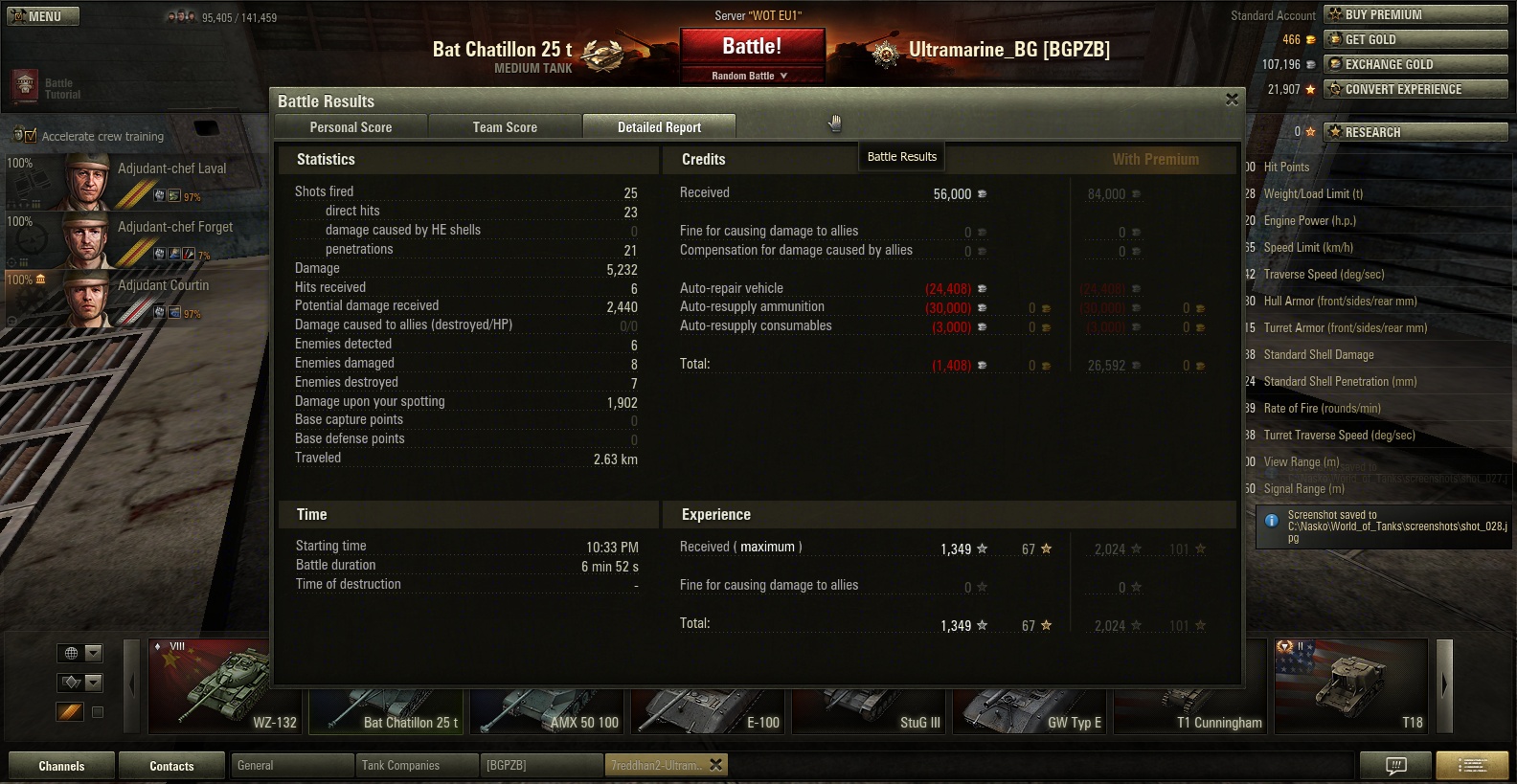
Task: Close the Battle Results window
Action: tap(1232, 100)
